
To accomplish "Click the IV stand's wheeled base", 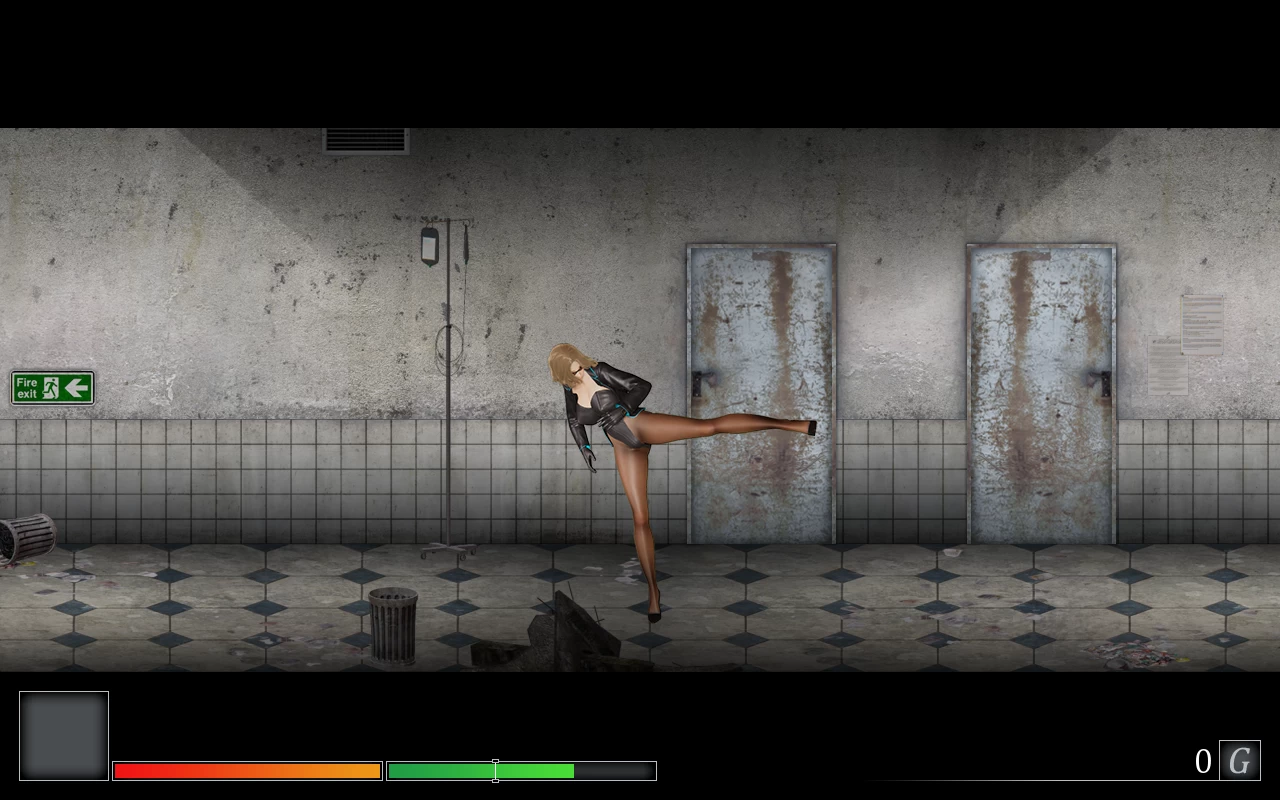I will coord(447,548).
